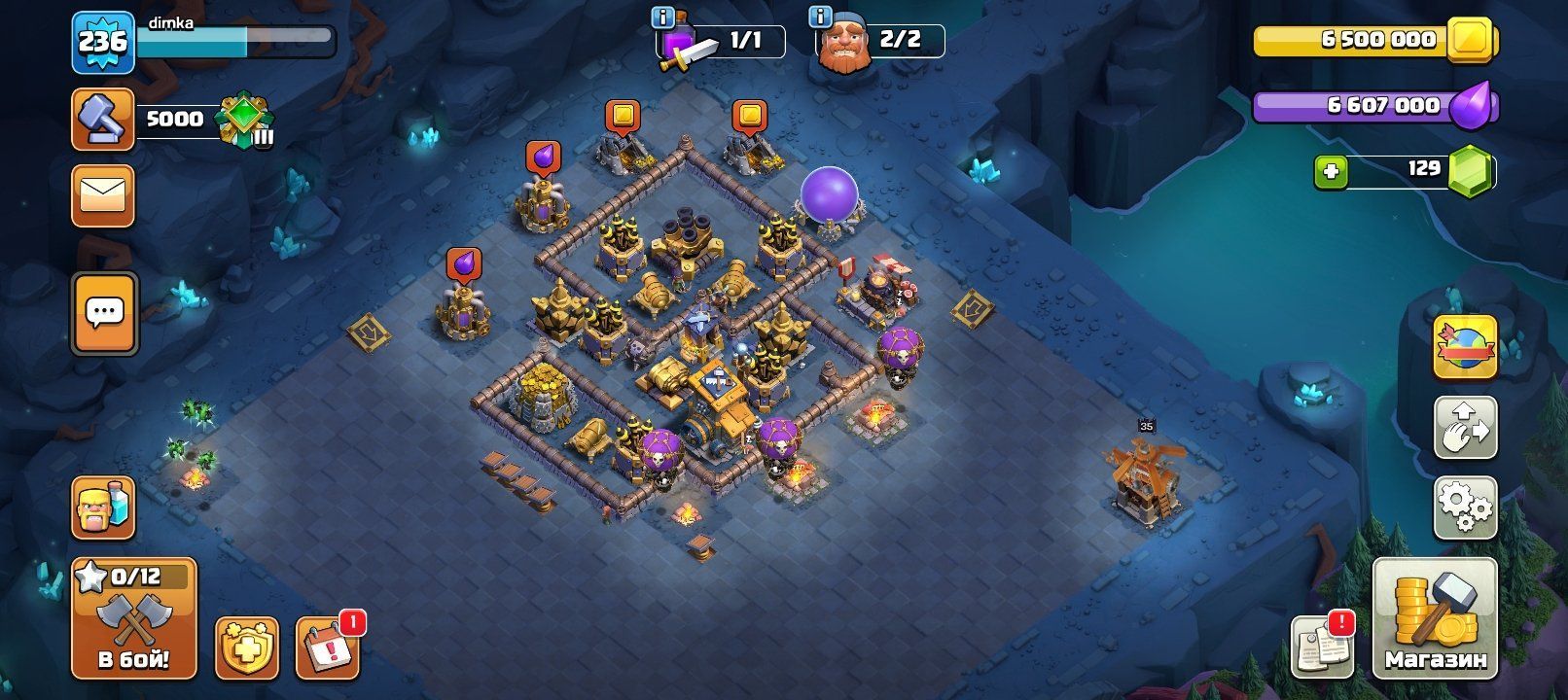The width and height of the screenshot is (1568, 700).
Task: Show info for the builders counter
Action: coord(821,17)
